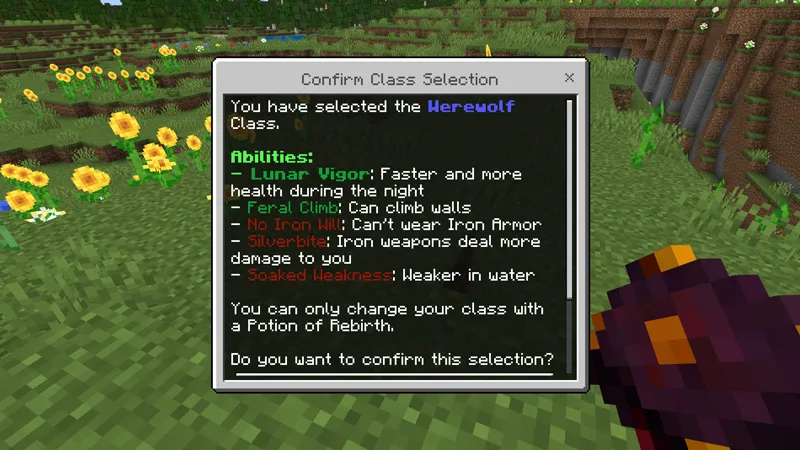Image resolution: width=800 pixels, height=450 pixels.
Task: Close the Confirm Class Selection dialog
Action: coord(569,78)
